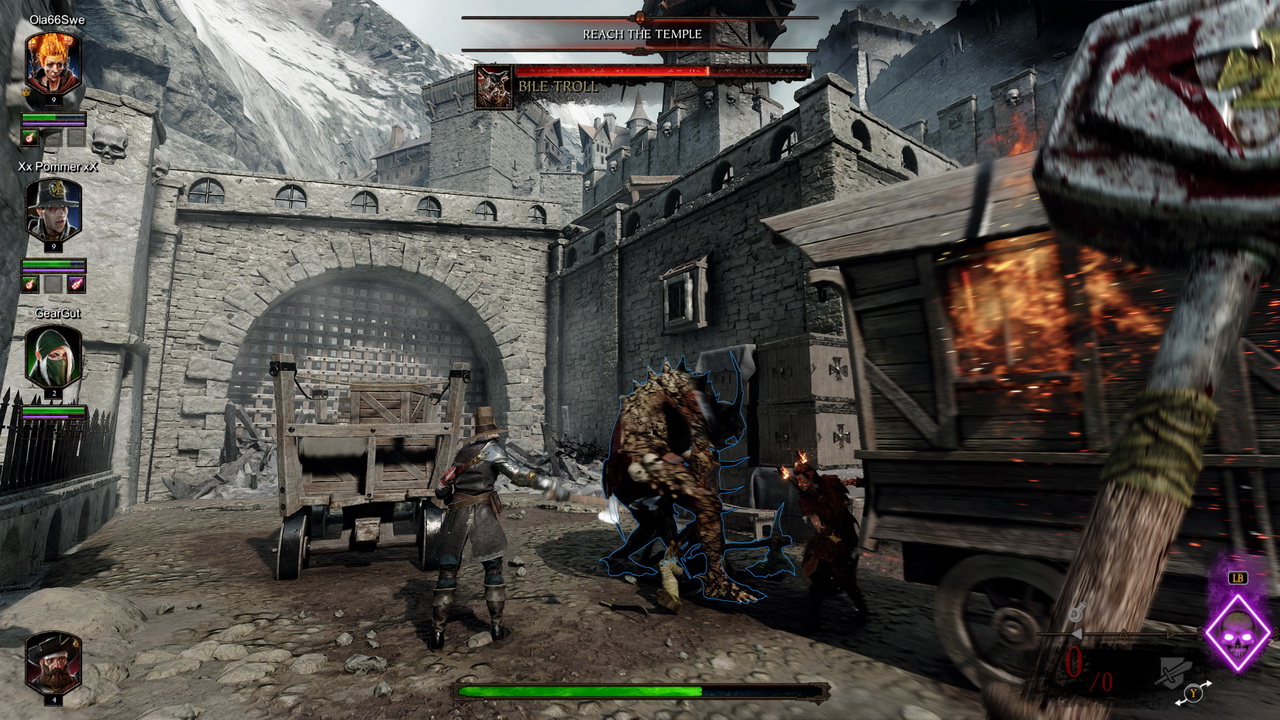Select Xx Pommer xX's healing potion slot

click(x=30, y=284)
